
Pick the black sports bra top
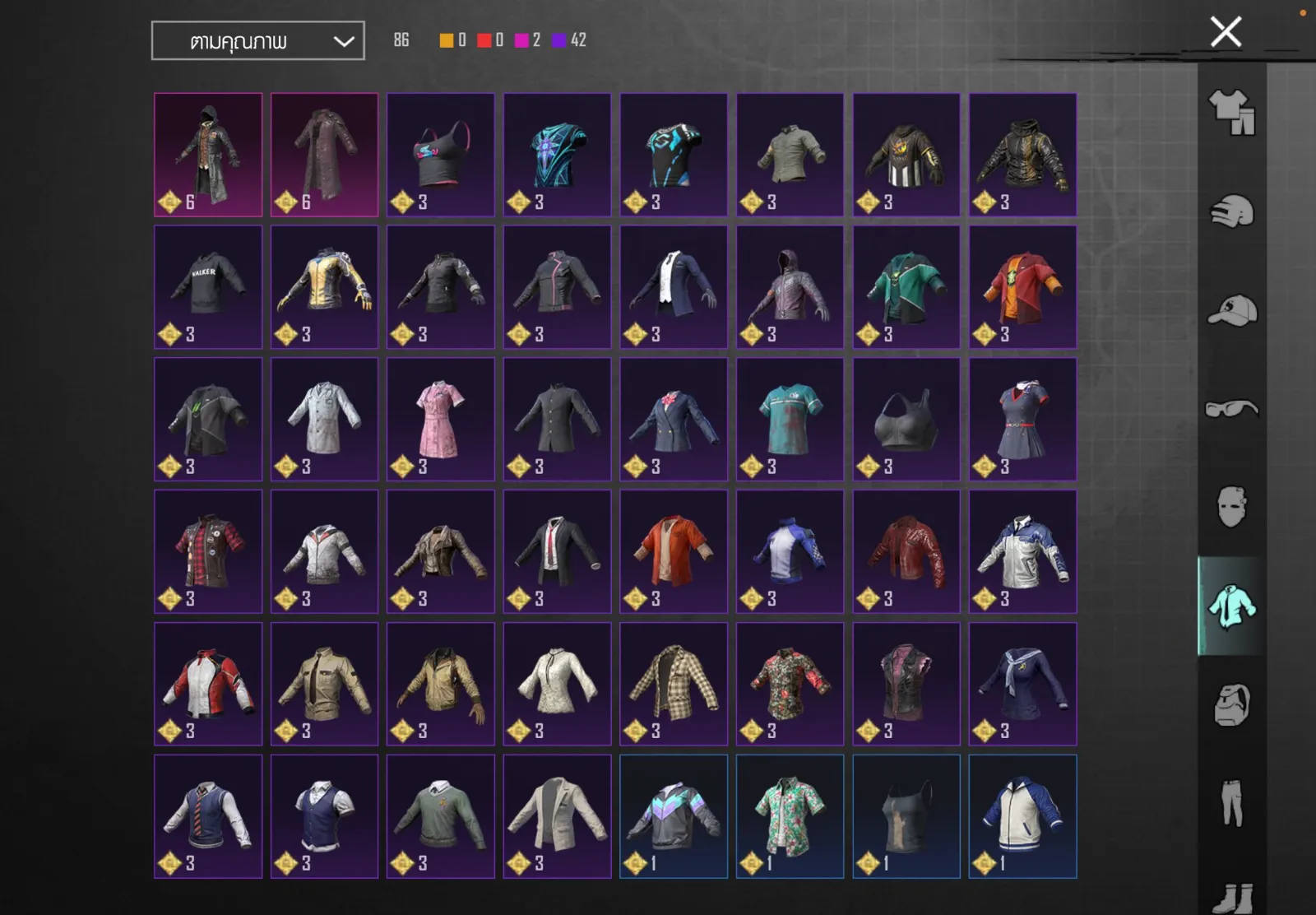point(906,419)
